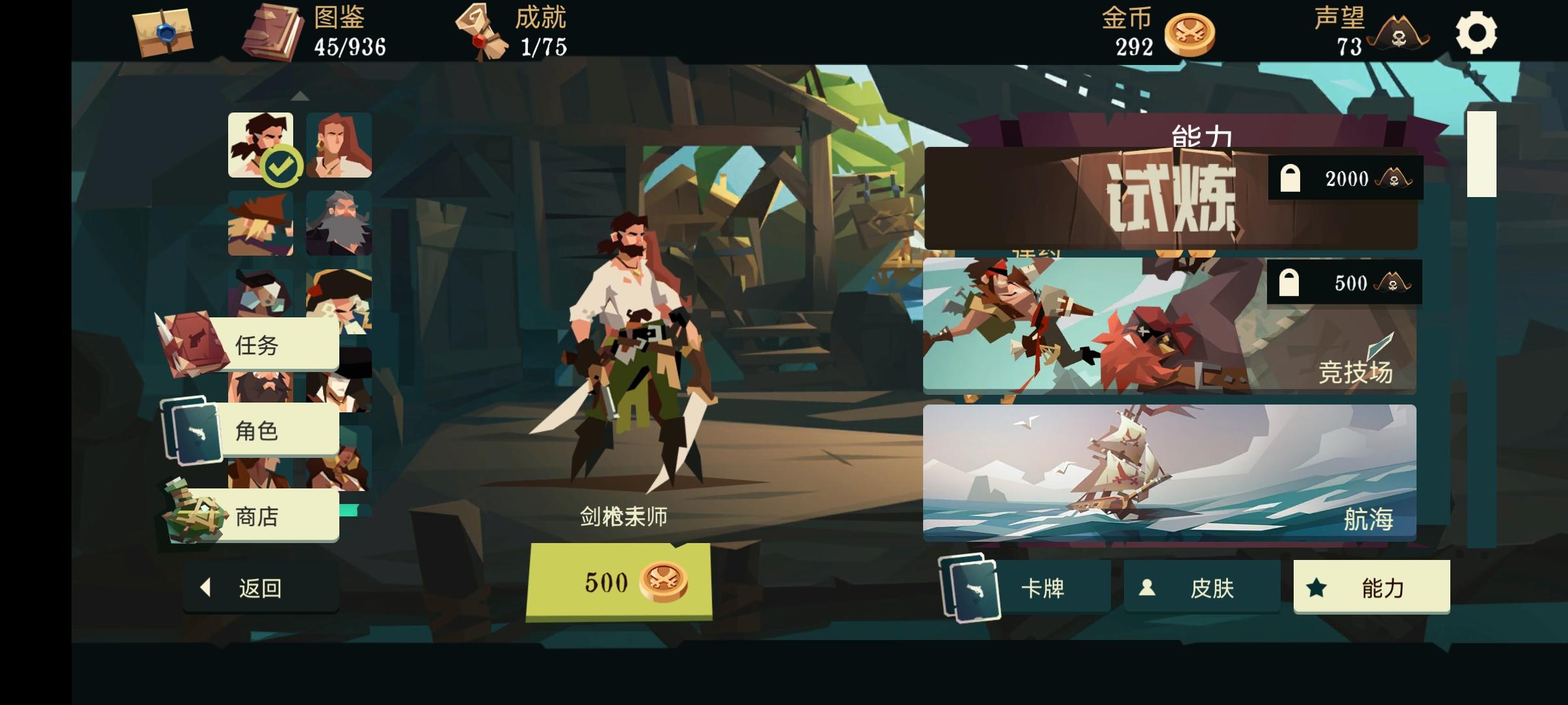Viewport: 1568px width, 705px height.
Task: Select the cowboy-hat character portrait
Action: [x=260, y=224]
